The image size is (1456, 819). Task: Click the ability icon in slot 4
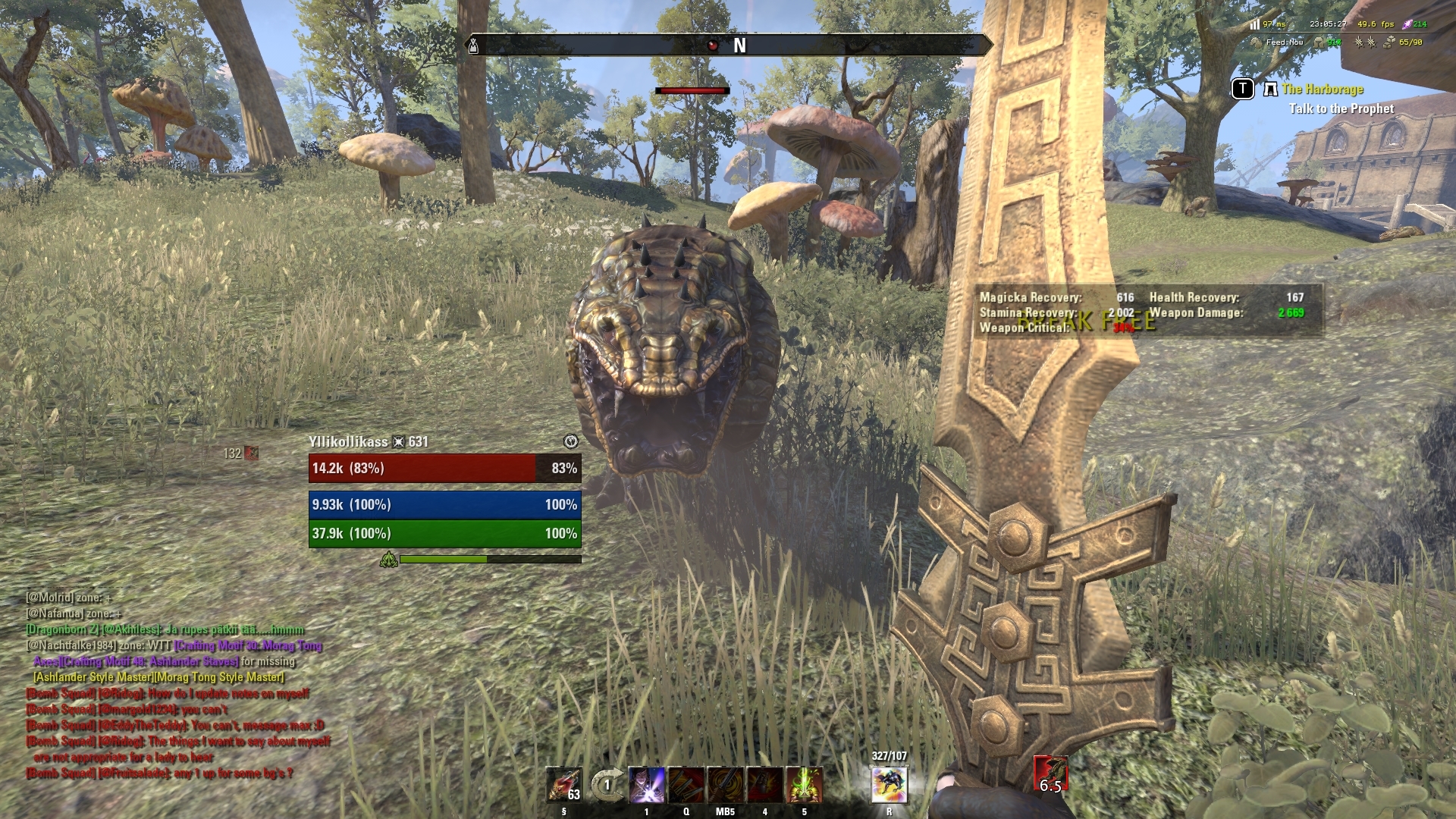[764, 785]
